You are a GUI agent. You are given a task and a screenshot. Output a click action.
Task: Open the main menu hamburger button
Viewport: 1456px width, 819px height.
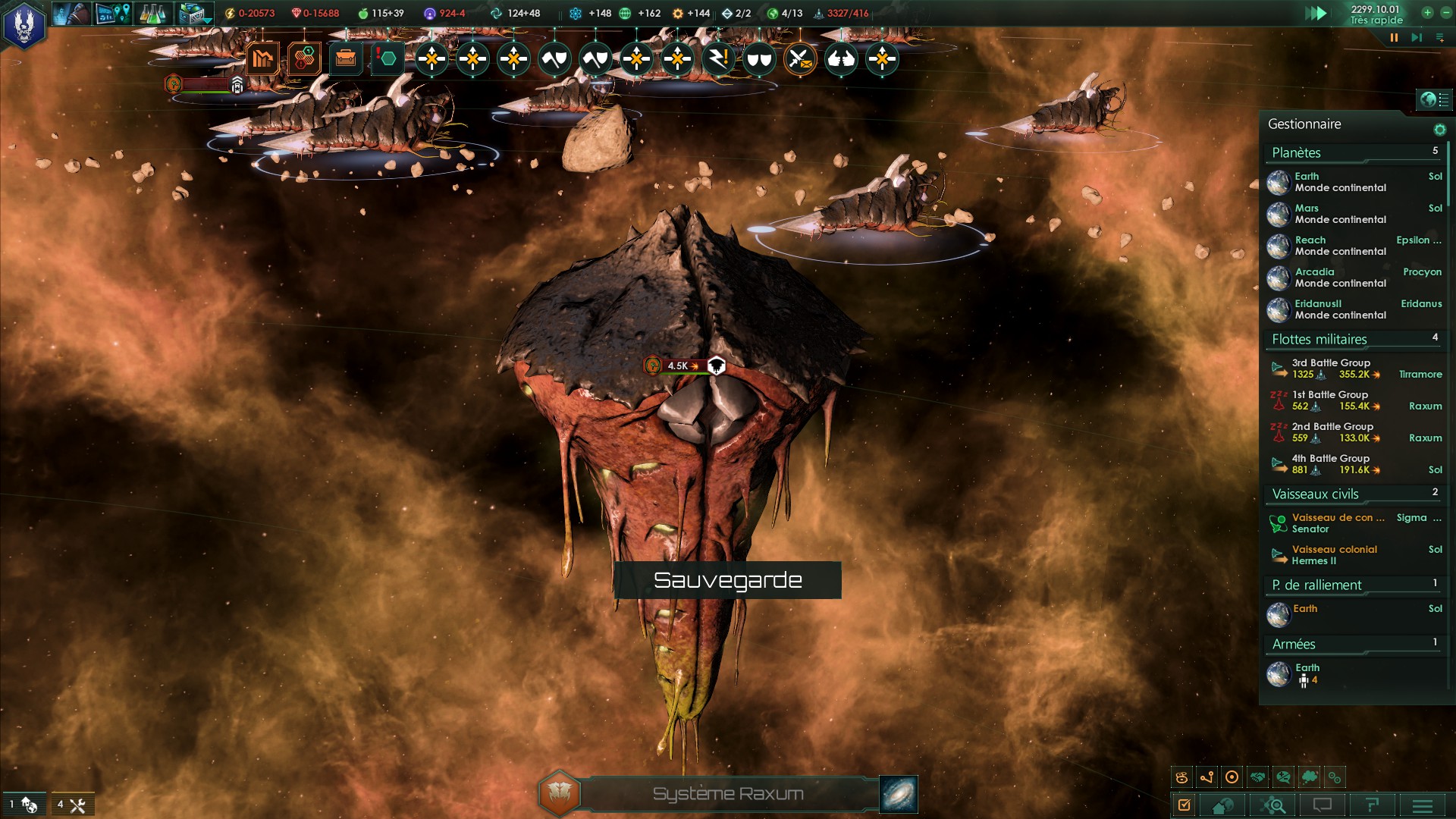pyautogui.click(x=1423, y=805)
